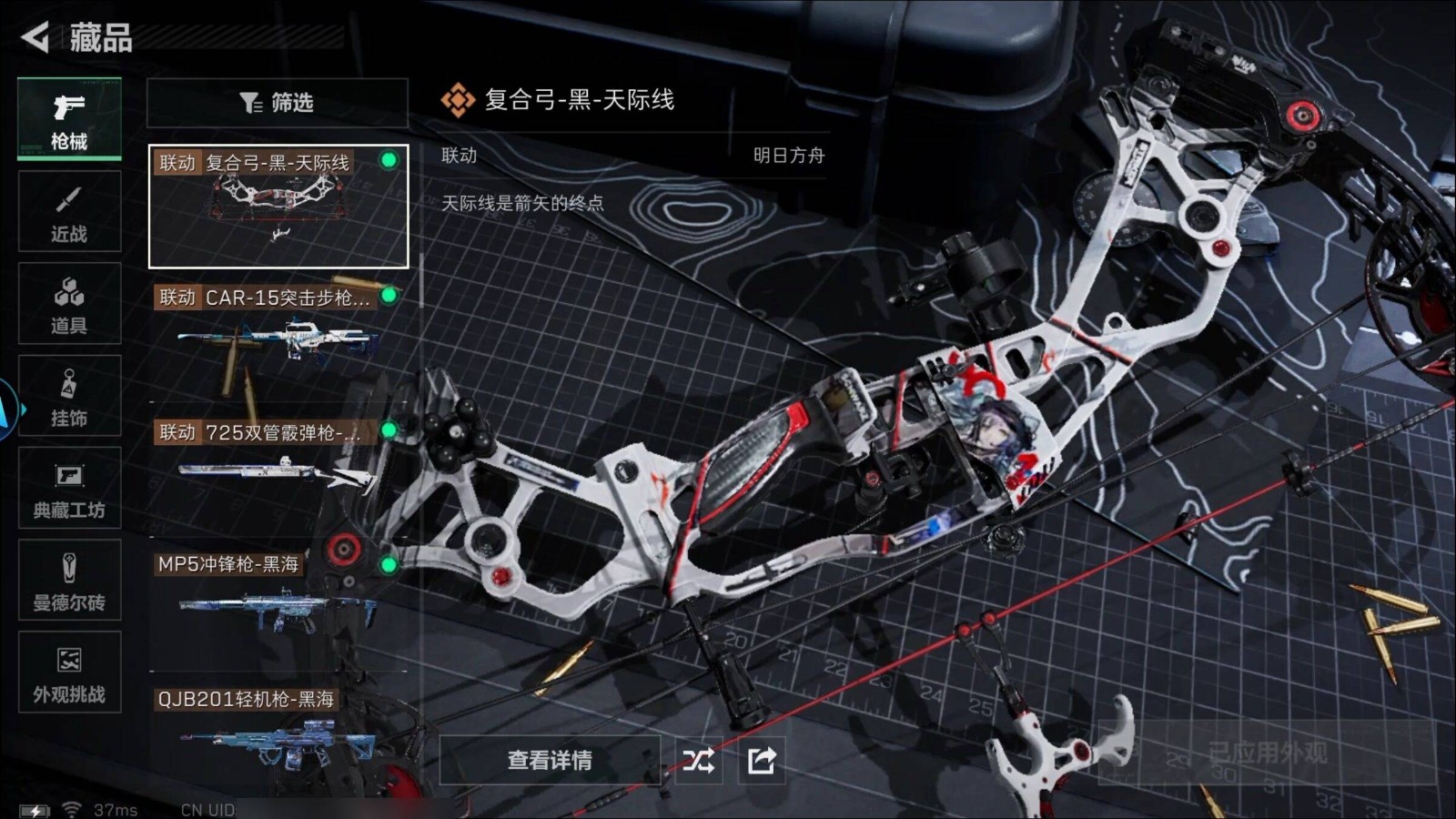Open the 筛选 filter options
Viewport: 1456px width, 819px height.
(278, 103)
